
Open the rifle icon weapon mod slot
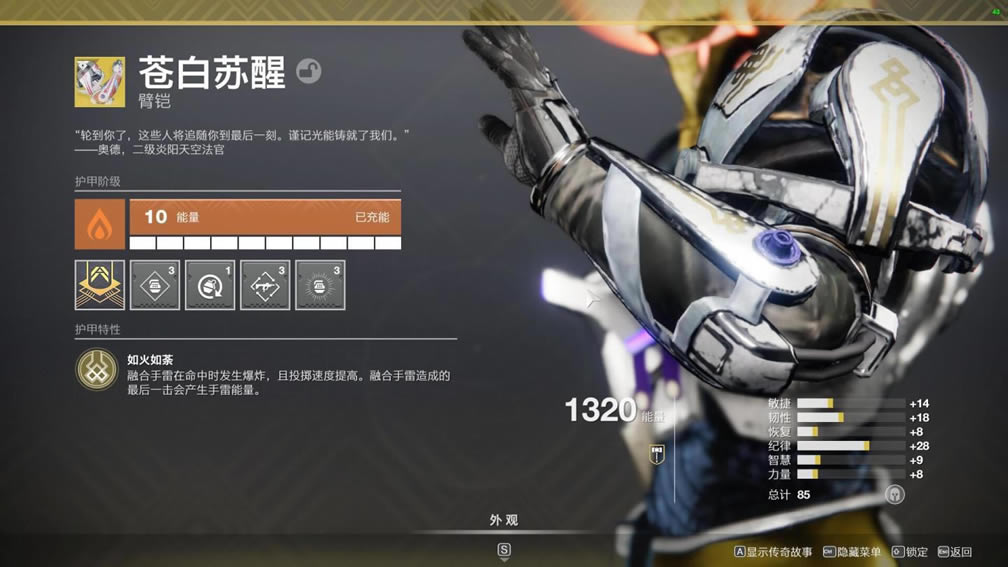tap(265, 285)
